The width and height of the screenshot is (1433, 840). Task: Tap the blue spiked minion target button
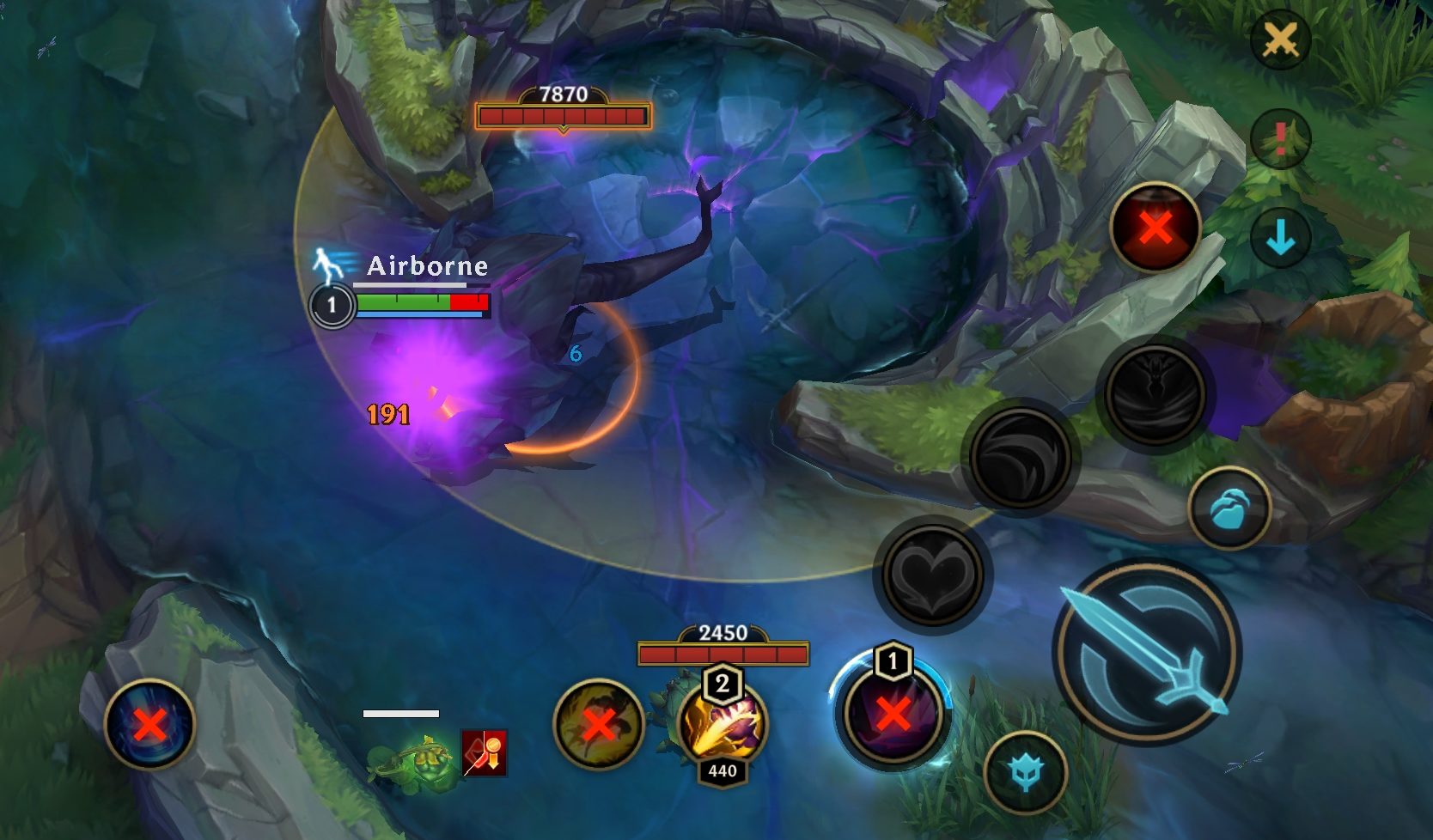(x=1025, y=772)
